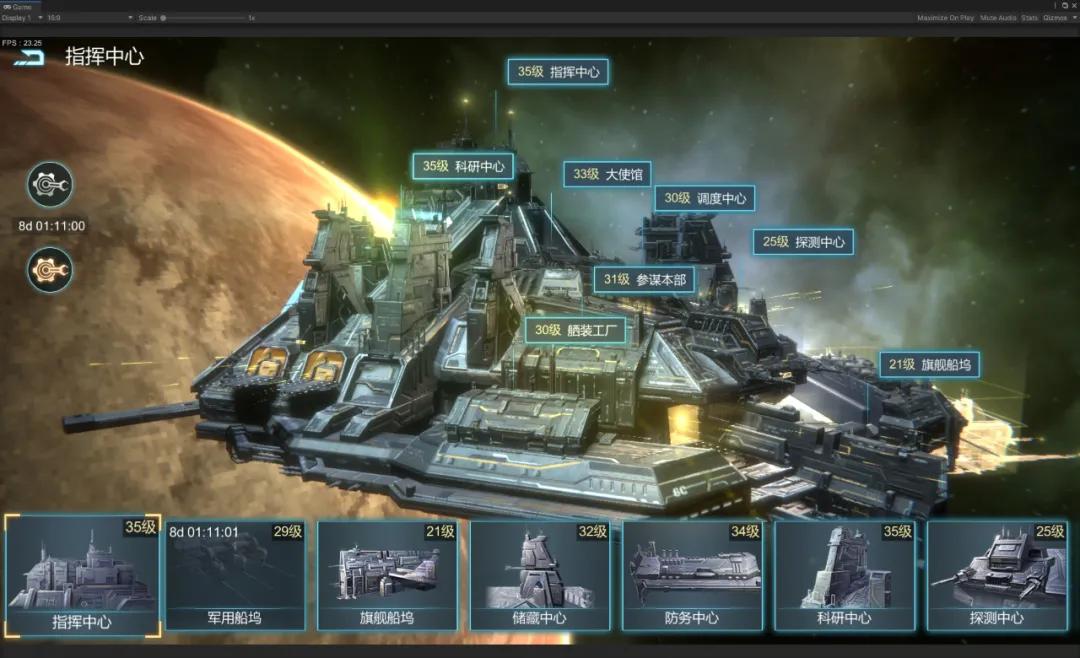Open the 储藏中心 building card

540,577
